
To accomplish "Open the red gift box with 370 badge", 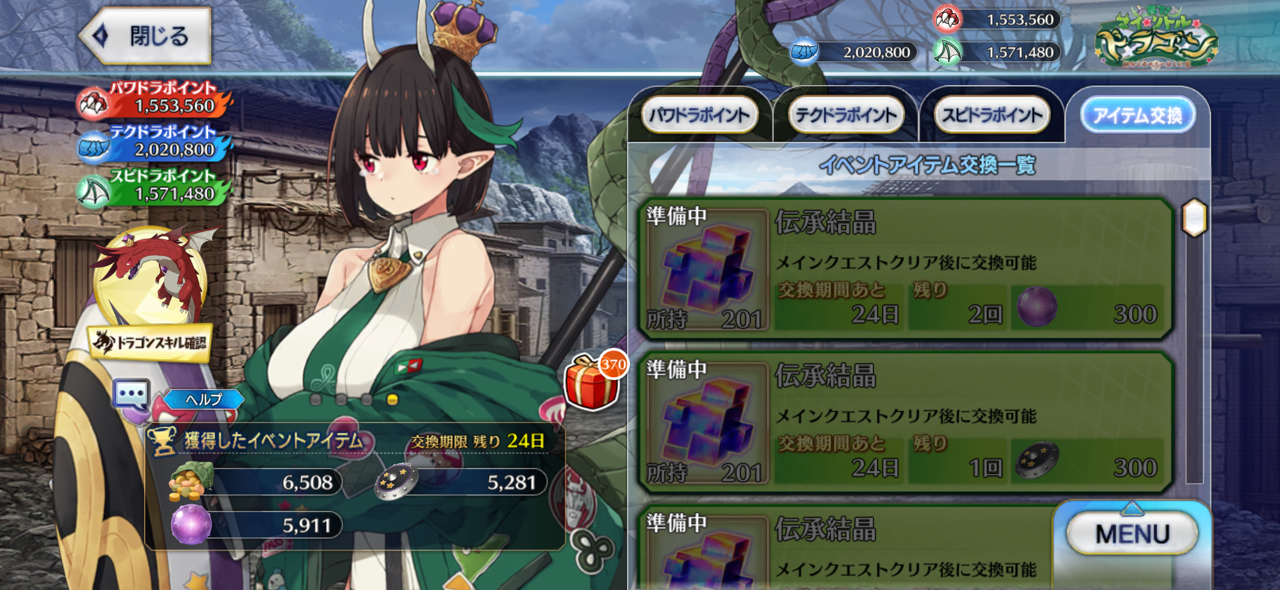I will [593, 382].
